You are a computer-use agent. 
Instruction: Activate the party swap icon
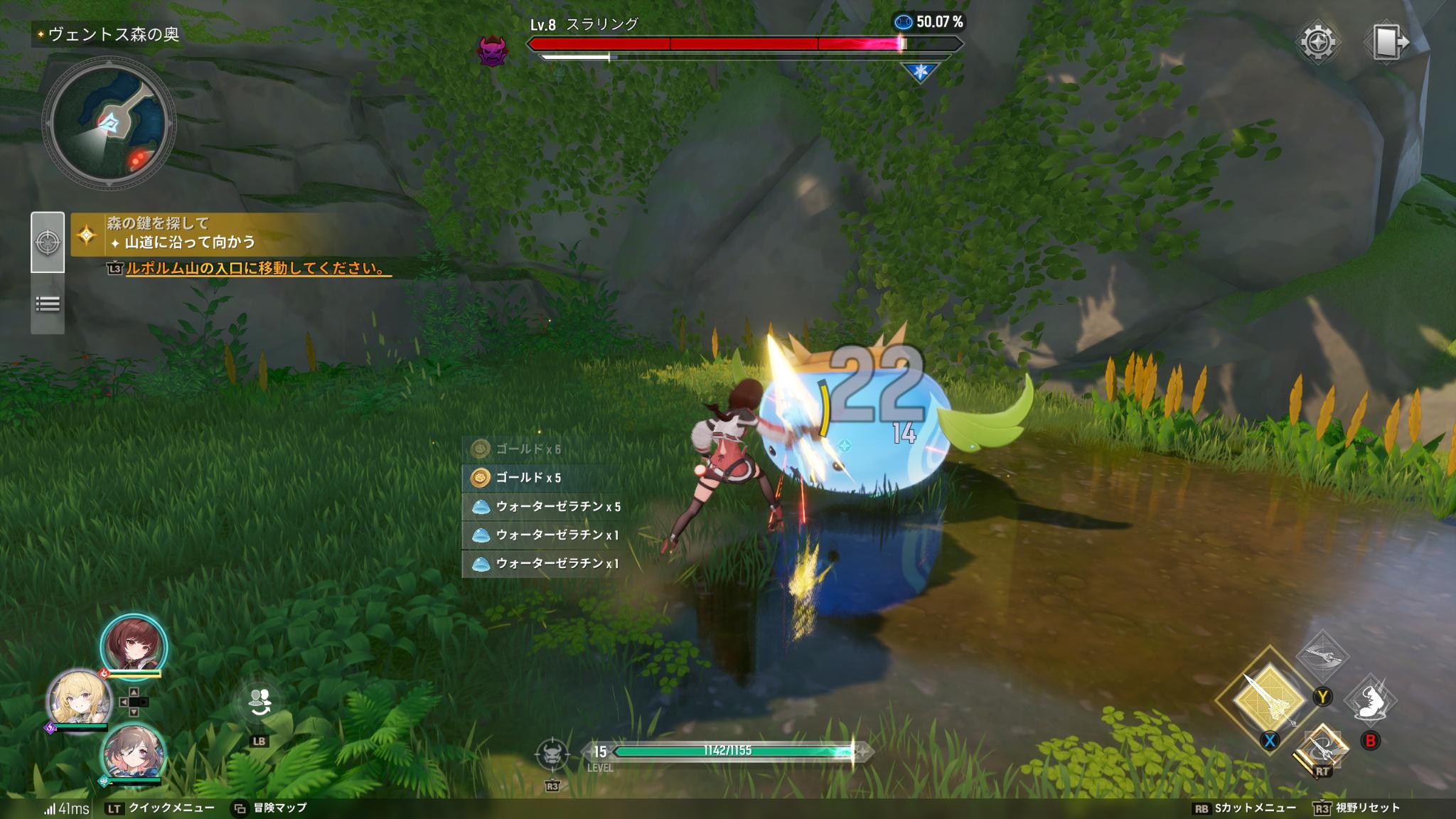tap(258, 702)
